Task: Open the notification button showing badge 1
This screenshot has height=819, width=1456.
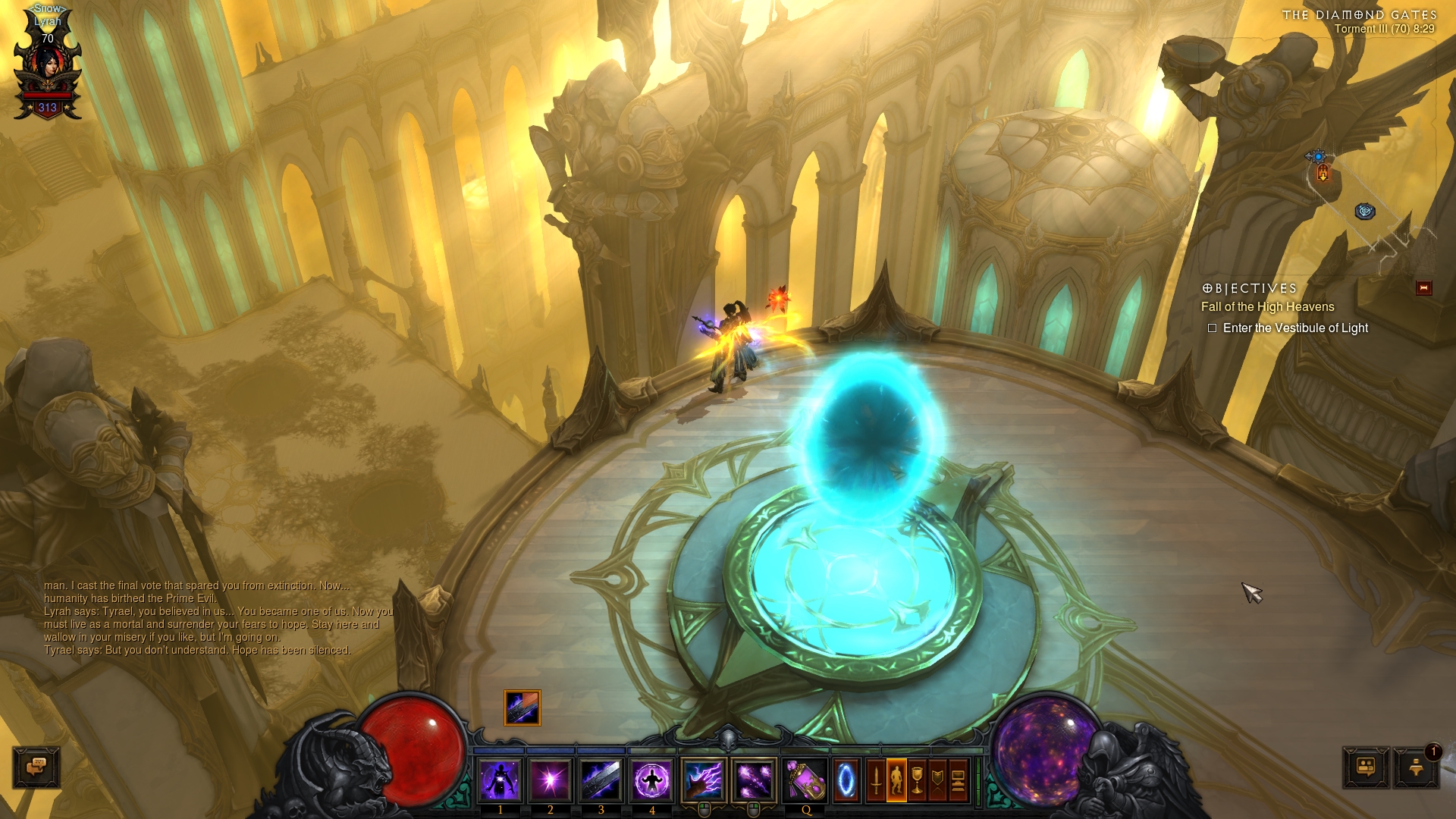Action: [1416, 767]
